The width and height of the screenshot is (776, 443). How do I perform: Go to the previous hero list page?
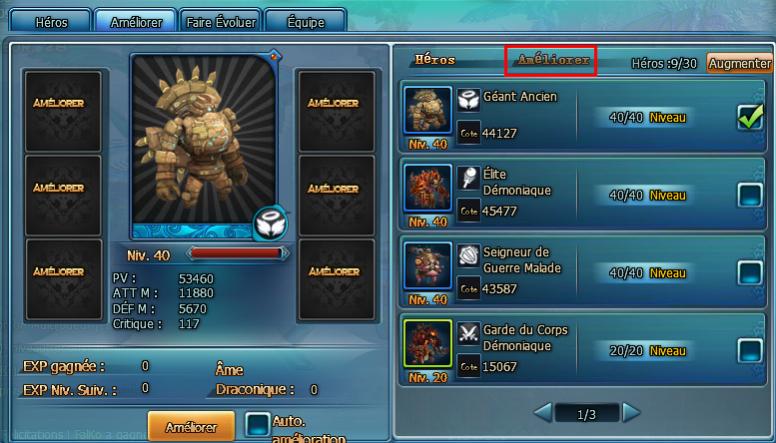click(x=542, y=412)
